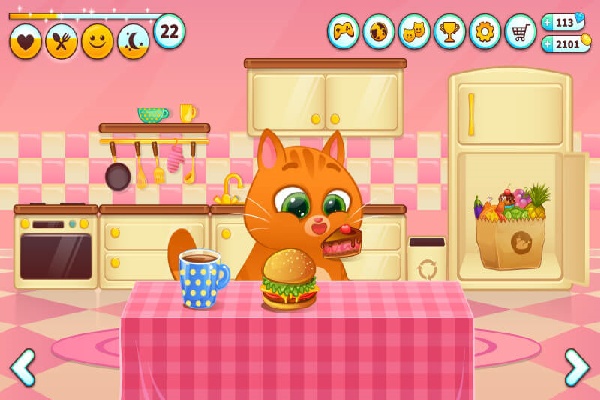This screenshot has height=400, width=600.
Task: Add more diamonds with the plus button
Action: [549, 22]
